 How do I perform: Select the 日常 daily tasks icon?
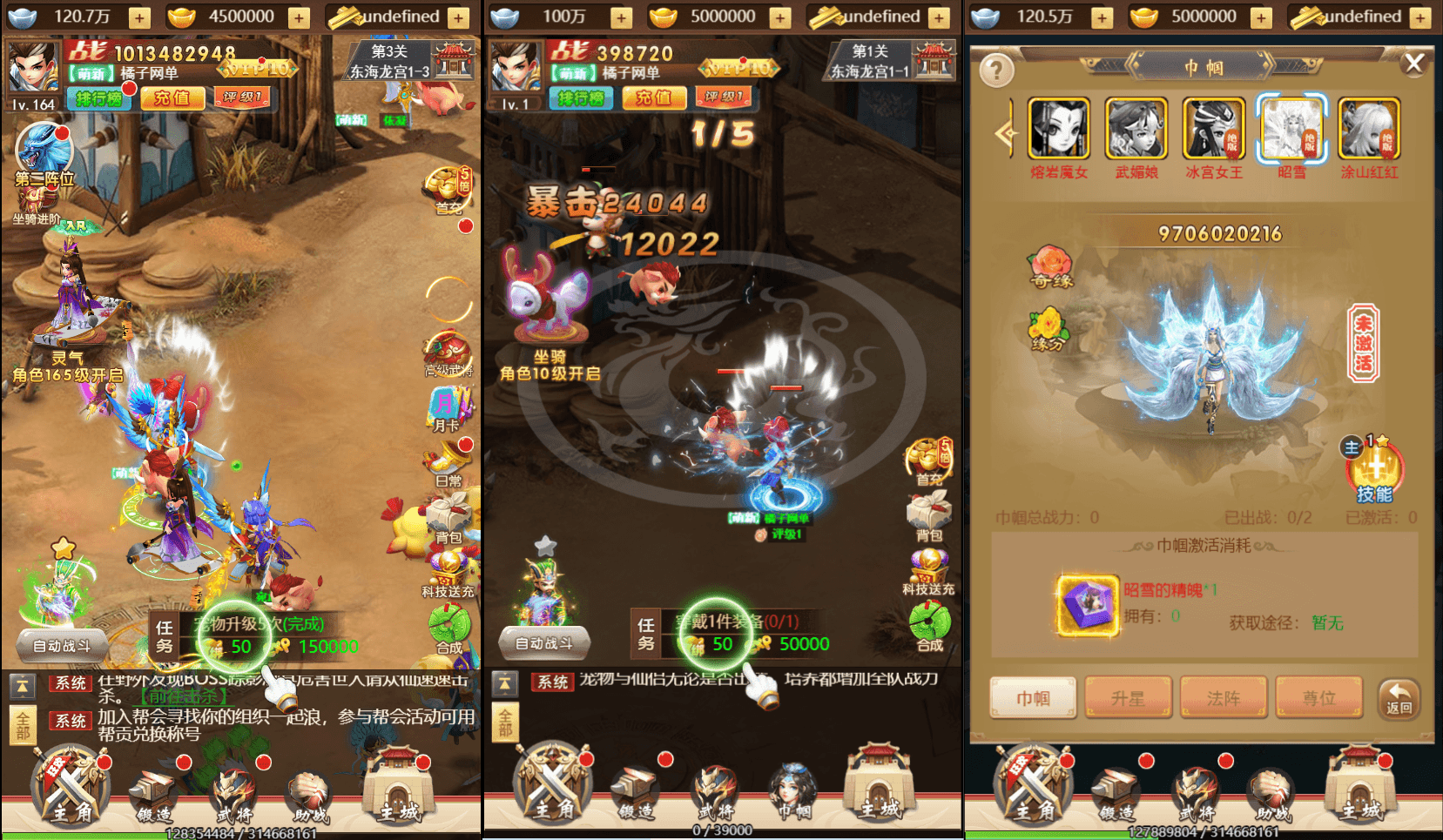click(448, 459)
